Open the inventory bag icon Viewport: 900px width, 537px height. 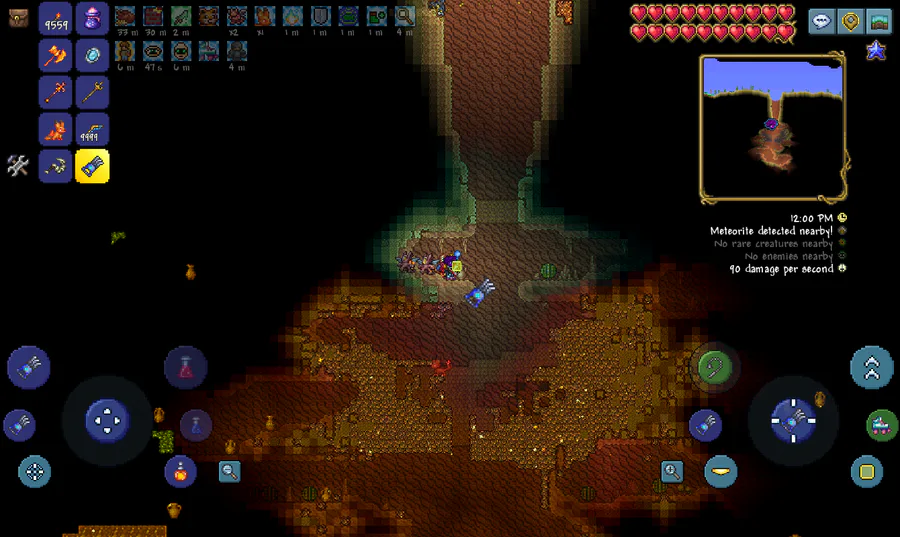coord(18,17)
